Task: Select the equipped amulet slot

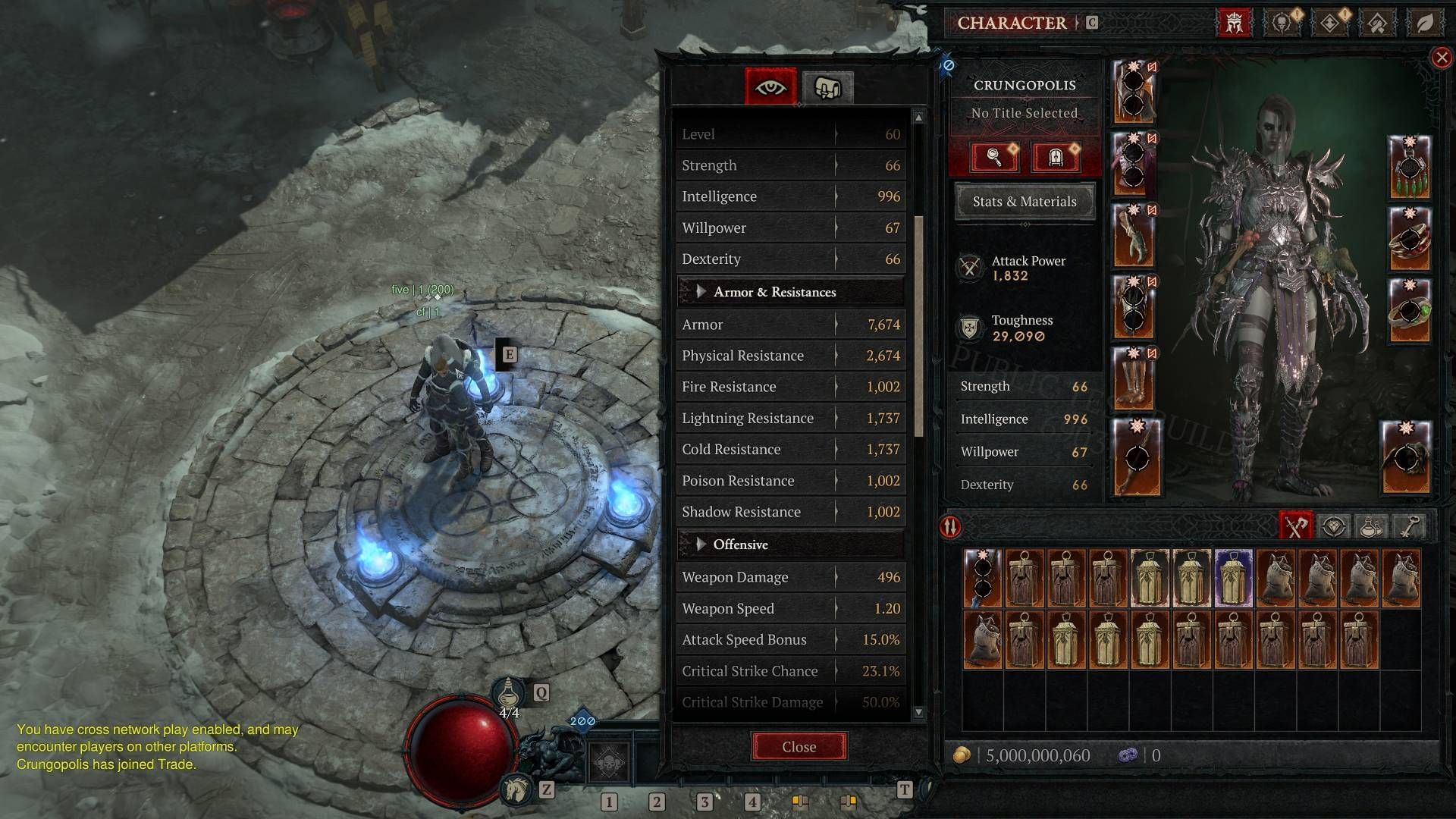Action: (1409, 167)
